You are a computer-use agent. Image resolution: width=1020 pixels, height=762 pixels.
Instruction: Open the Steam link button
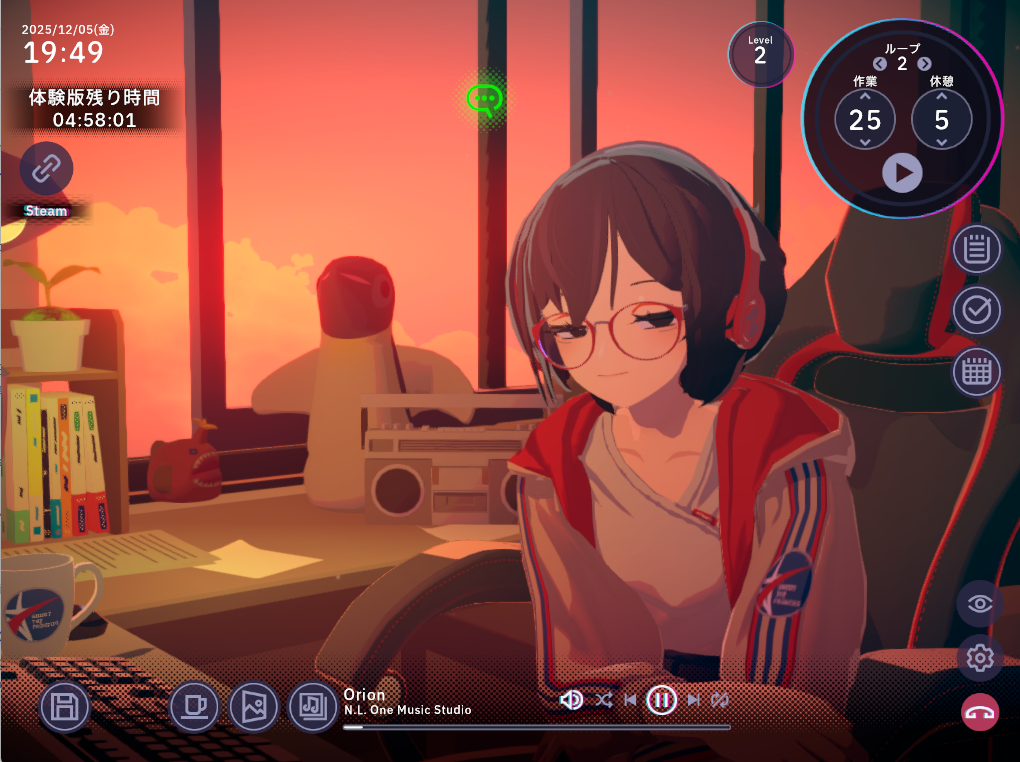46,168
